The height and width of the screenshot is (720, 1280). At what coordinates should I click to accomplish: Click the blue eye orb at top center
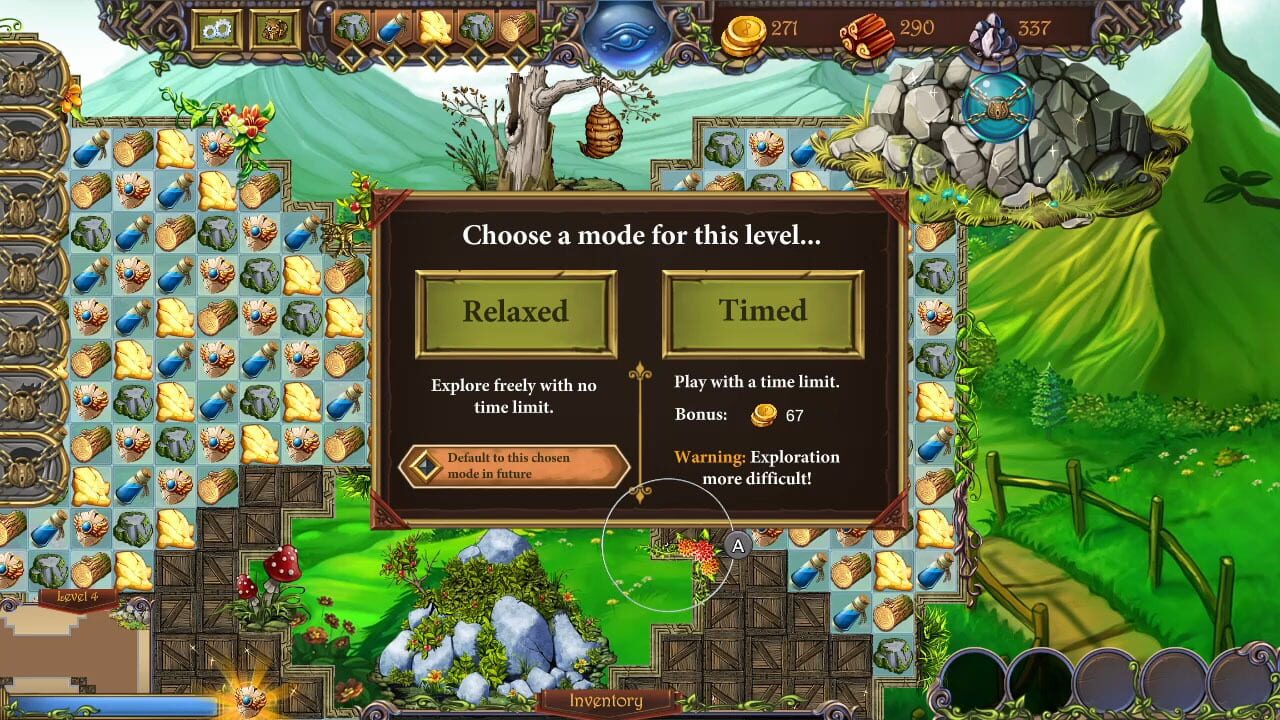(628, 32)
